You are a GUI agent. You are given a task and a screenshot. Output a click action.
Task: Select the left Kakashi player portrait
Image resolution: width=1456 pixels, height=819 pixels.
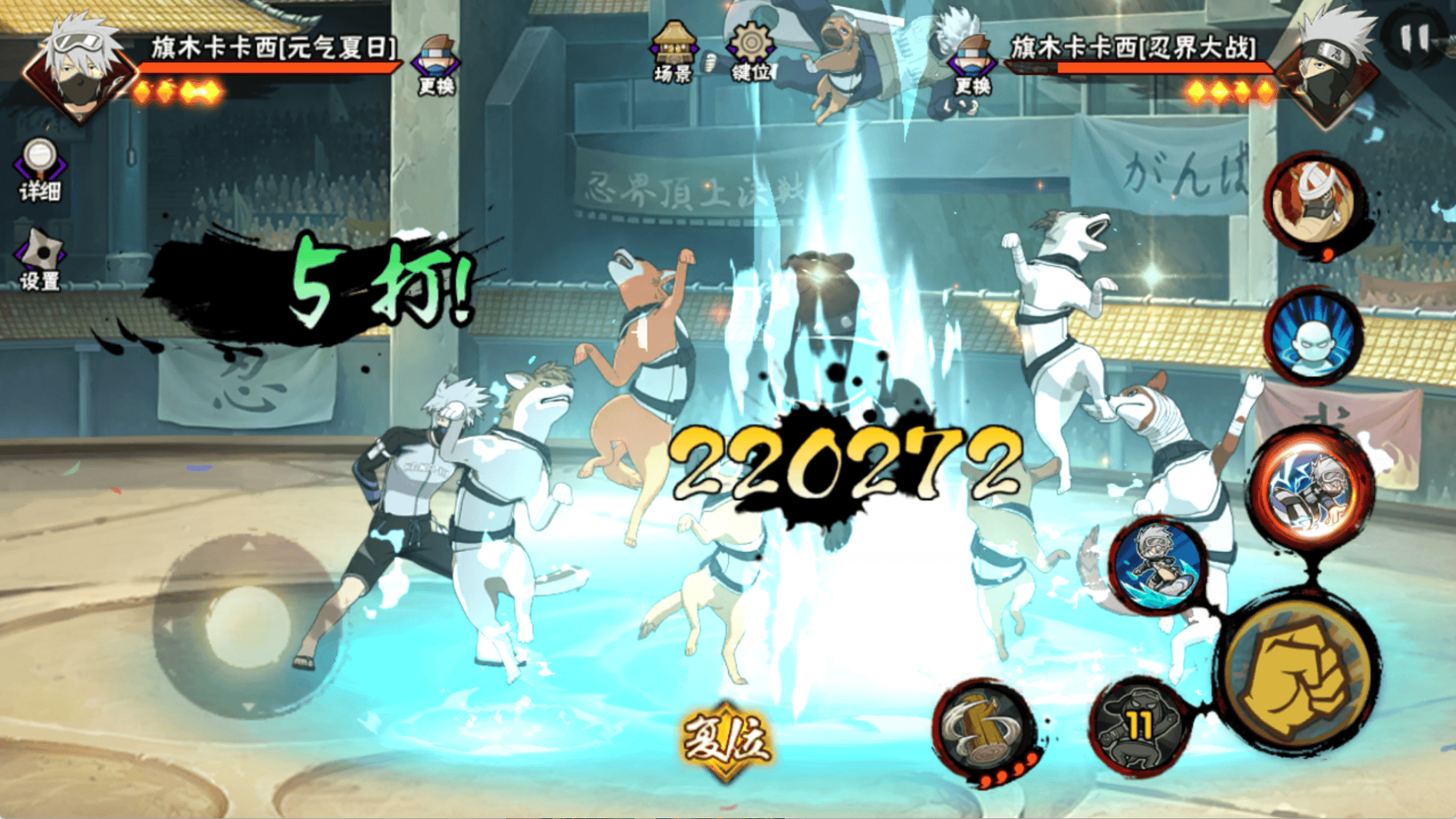81,69
